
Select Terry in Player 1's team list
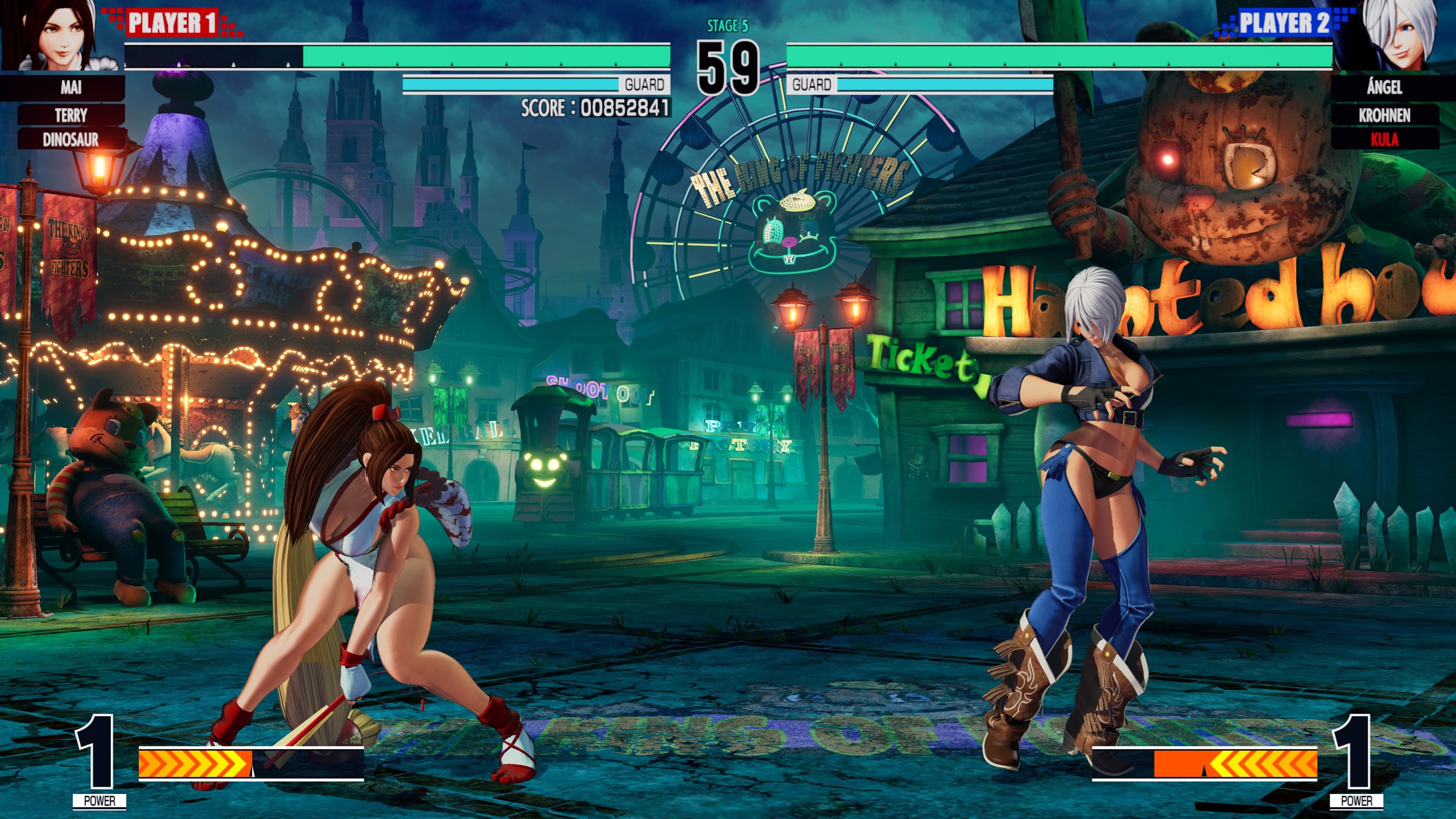(71, 115)
